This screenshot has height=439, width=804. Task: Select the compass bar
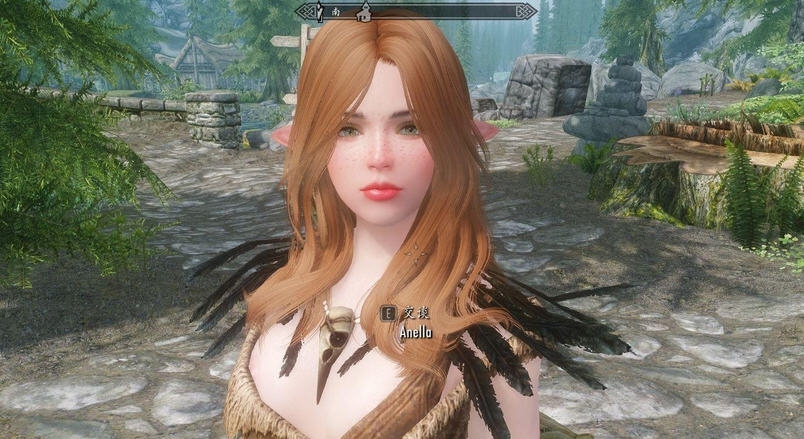point(450,12)
